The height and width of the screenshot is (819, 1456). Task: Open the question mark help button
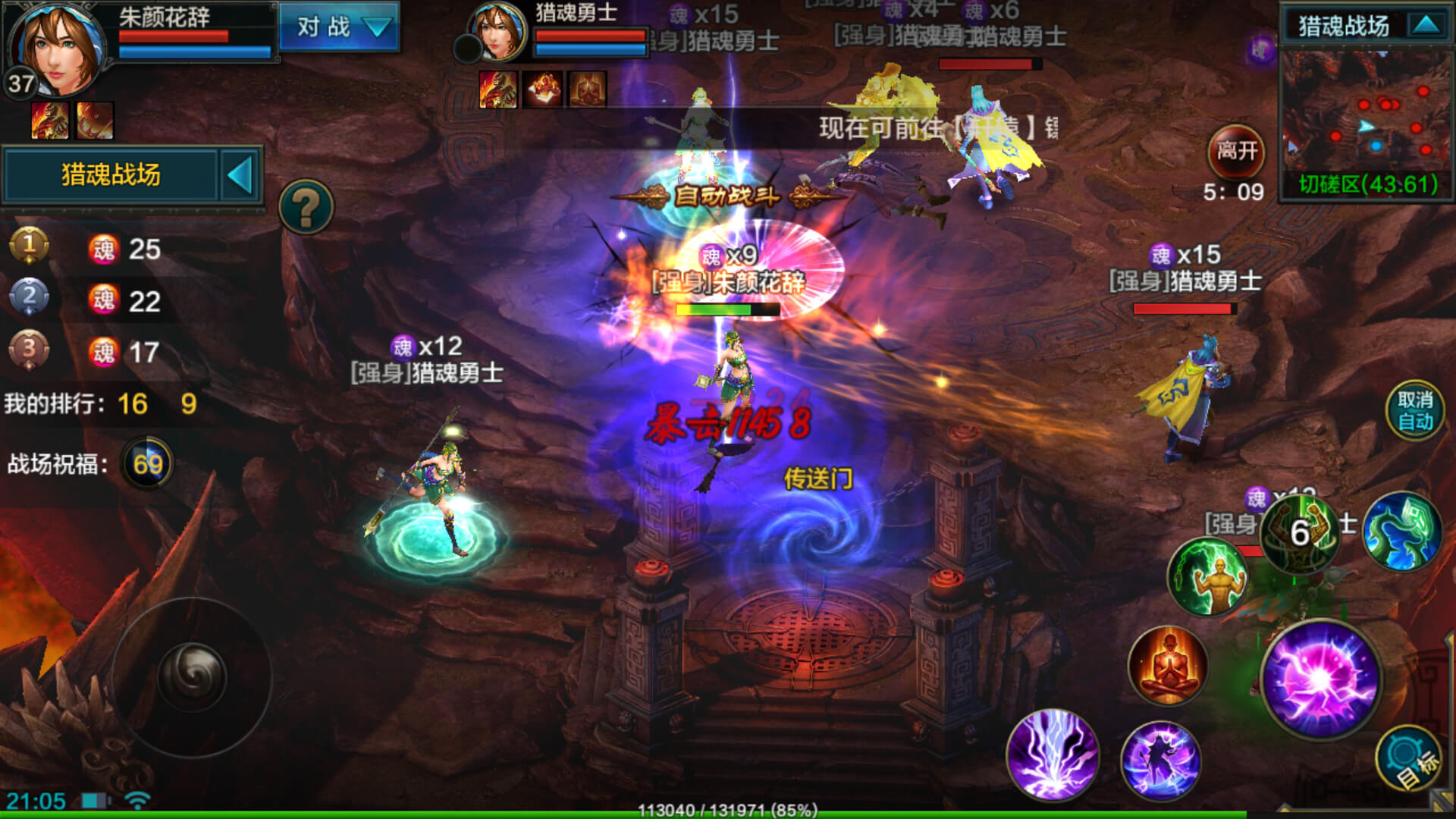(x=306, y=206)
